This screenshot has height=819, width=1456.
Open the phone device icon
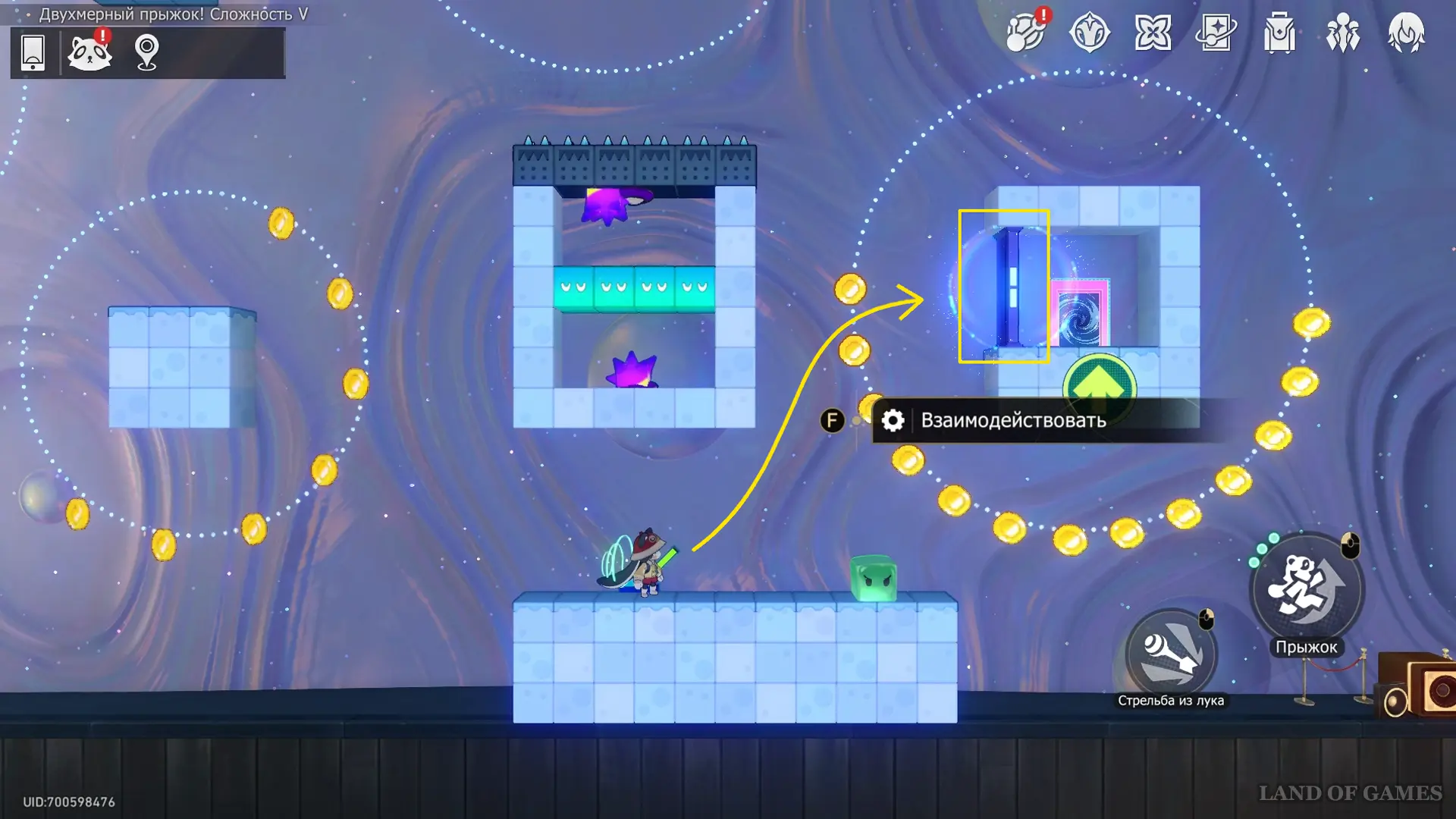[x=33, y=52]
